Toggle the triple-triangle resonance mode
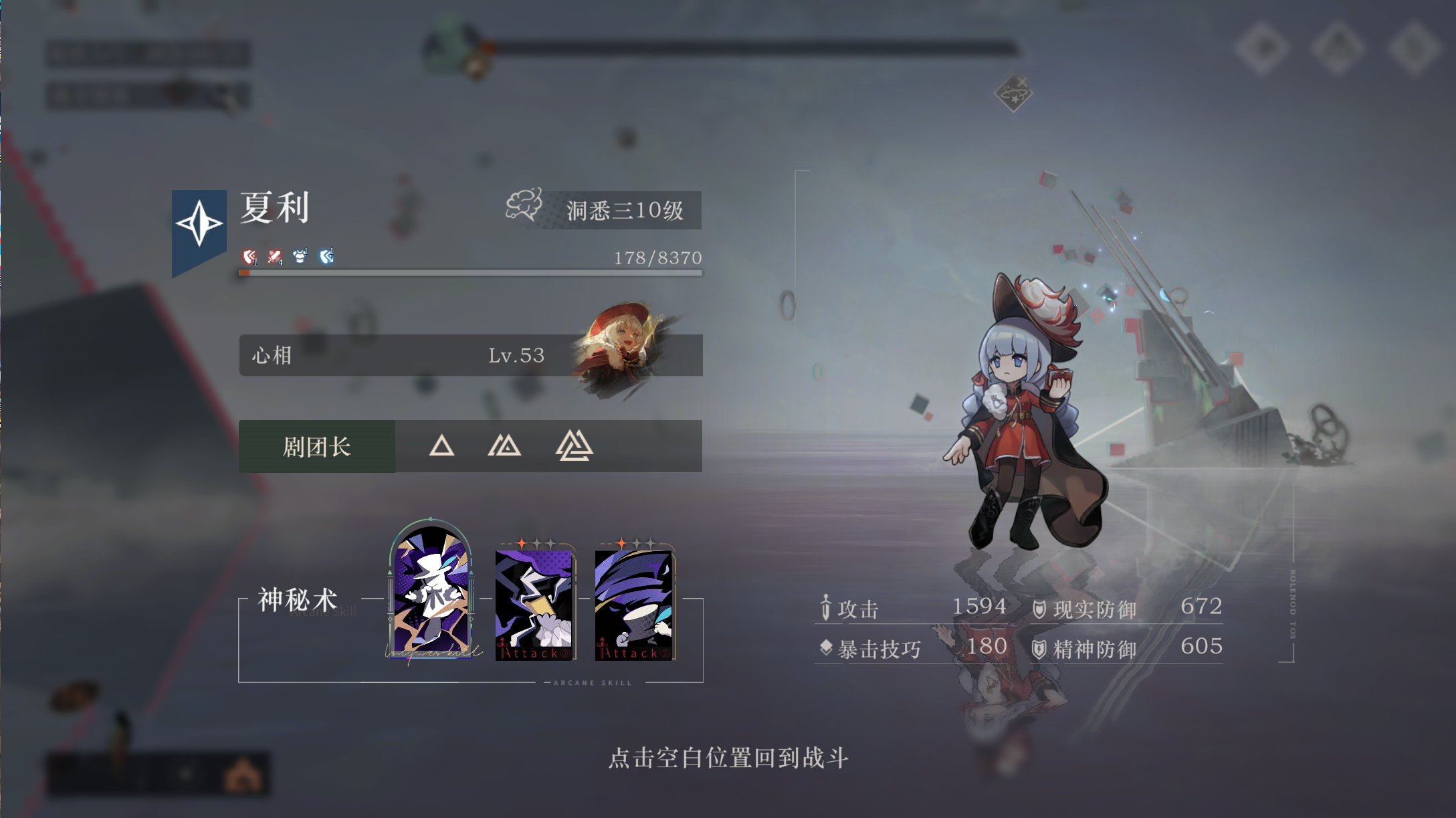 (574, 446)
